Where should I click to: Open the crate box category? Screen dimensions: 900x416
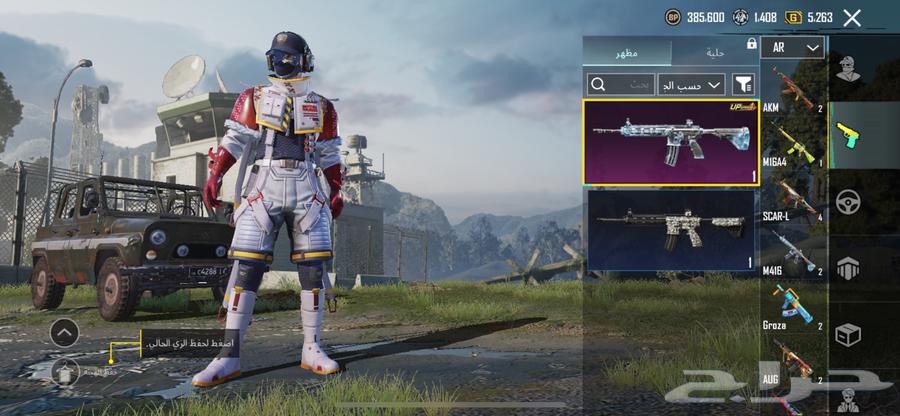849,334
